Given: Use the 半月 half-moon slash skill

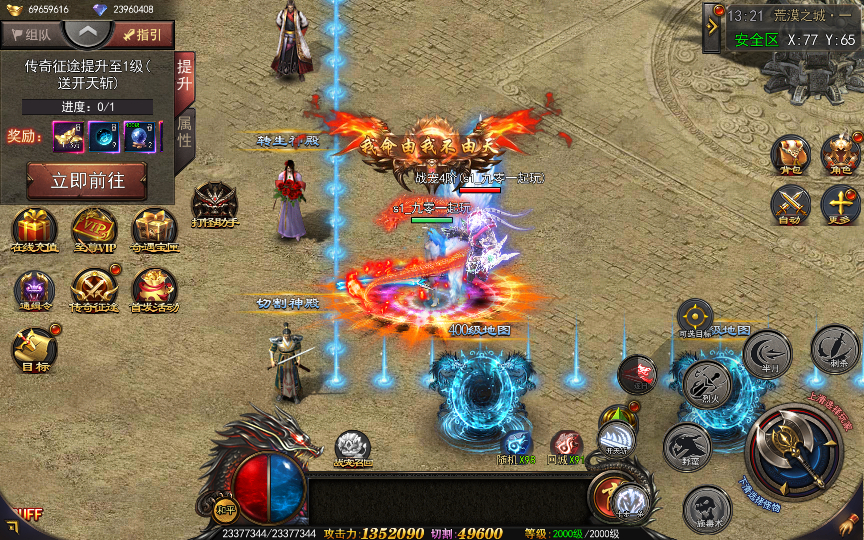Looking at the screenshot, I should click(767, 353).
